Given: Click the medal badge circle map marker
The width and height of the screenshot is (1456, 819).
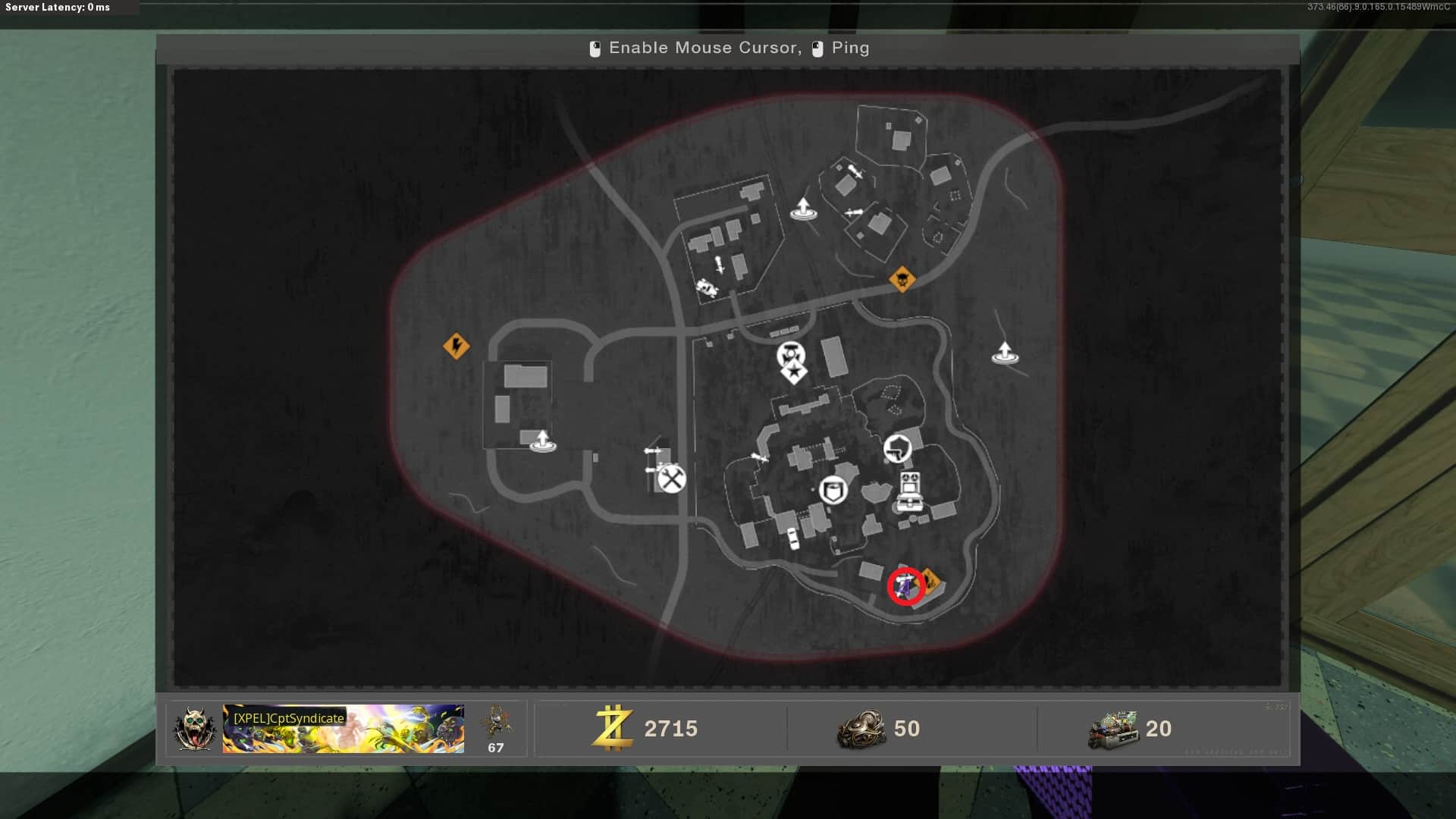Looking at the screenshot, I should [790, 353].
